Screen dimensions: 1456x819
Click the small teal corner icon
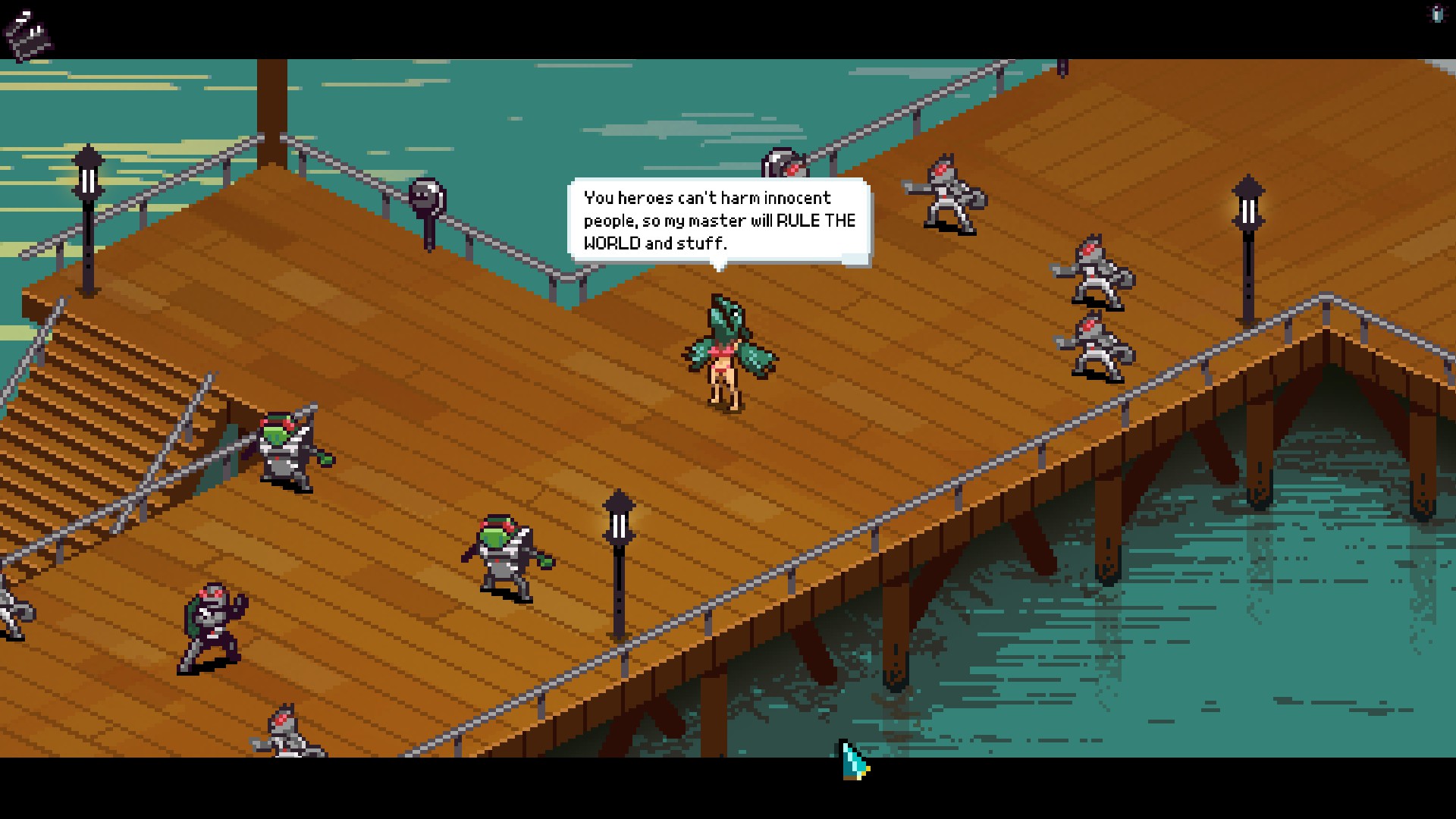coord(1437,14)
